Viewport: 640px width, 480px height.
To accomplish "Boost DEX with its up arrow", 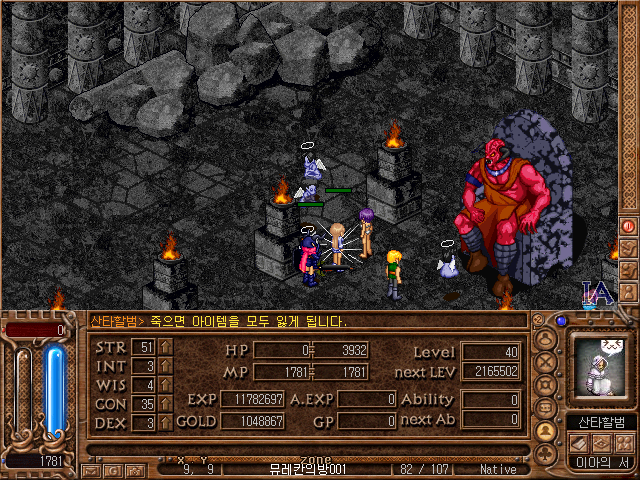I will 166,422.
